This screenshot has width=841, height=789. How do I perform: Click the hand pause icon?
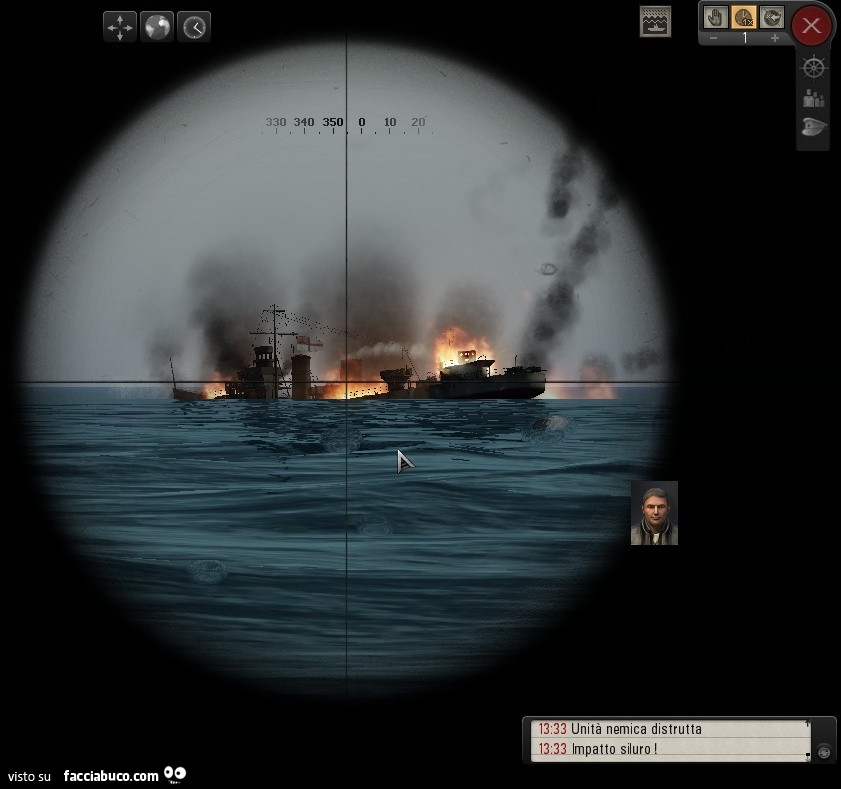point(715,17)
